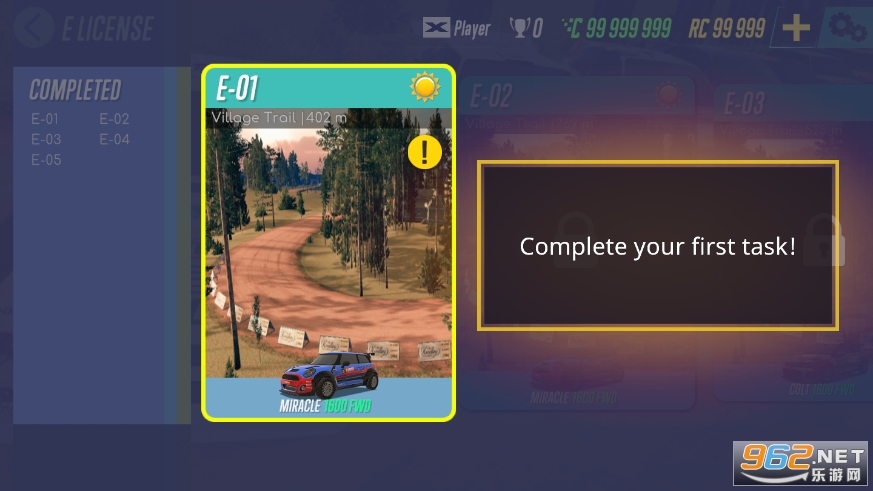The image size is (873, 491).
Task: Open the Player profile
Action: pyautogui.click(x=456, y=28)
